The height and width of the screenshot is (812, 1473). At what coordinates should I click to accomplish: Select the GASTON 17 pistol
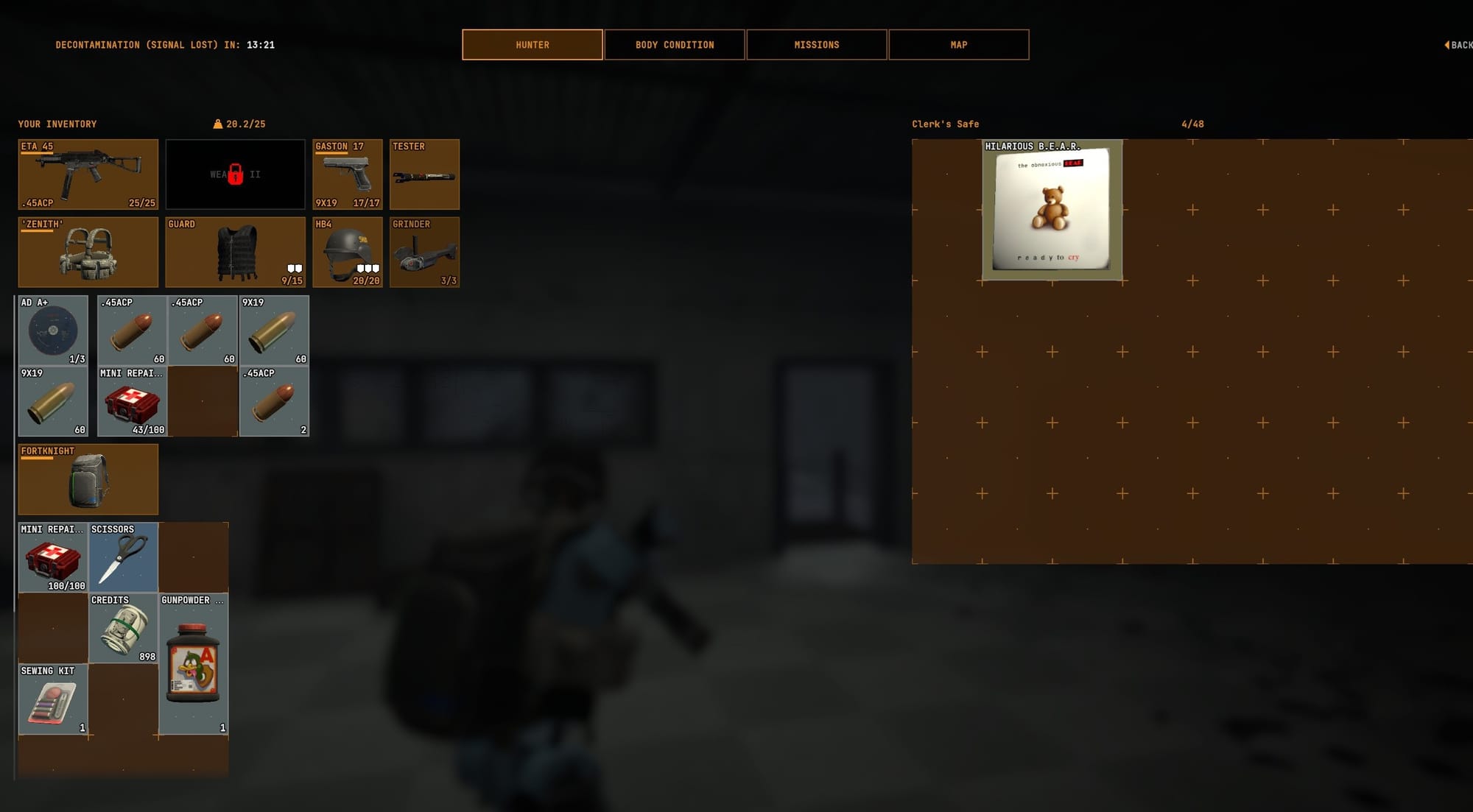click(x=348, y=174)
